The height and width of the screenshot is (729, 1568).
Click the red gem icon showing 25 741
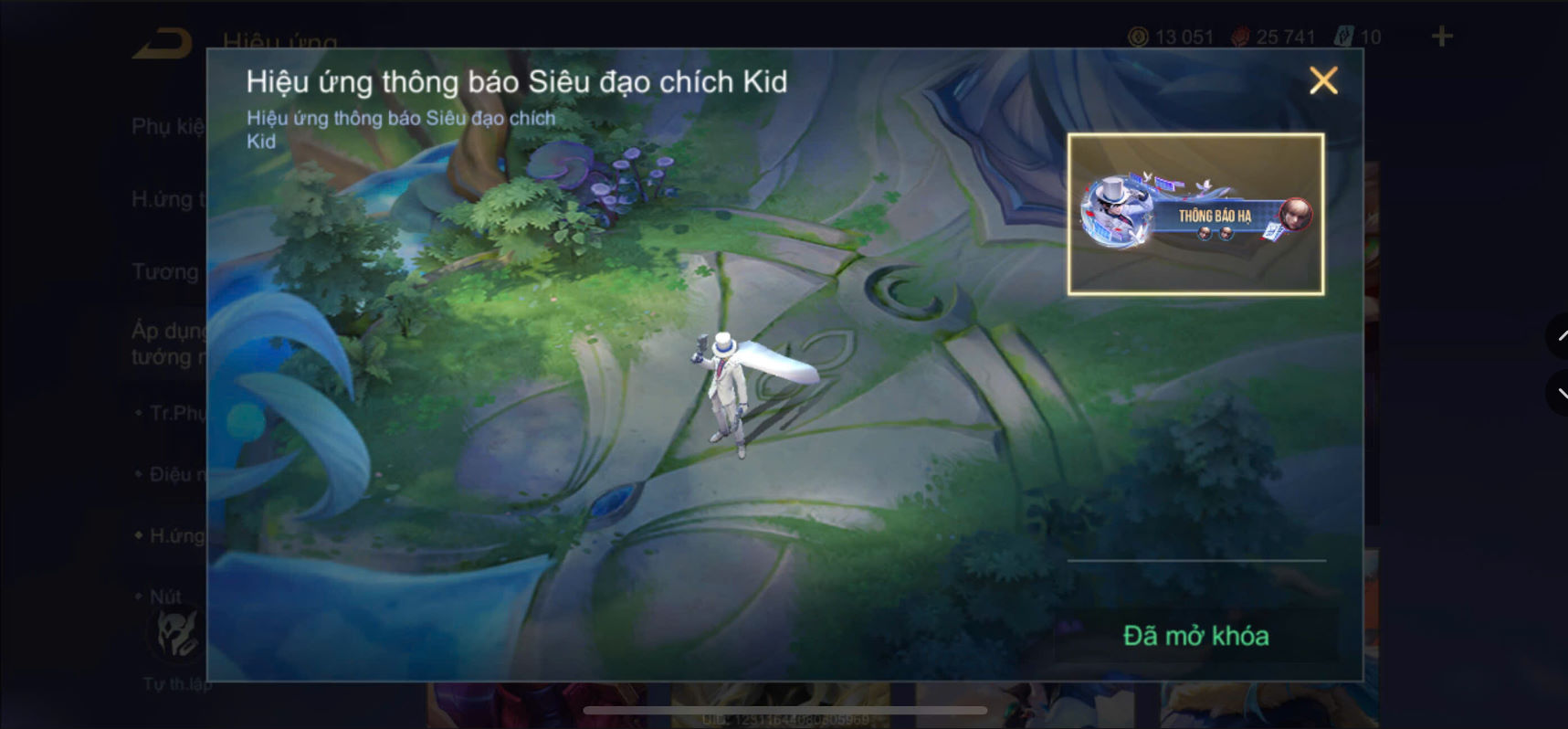point(1238,37)
